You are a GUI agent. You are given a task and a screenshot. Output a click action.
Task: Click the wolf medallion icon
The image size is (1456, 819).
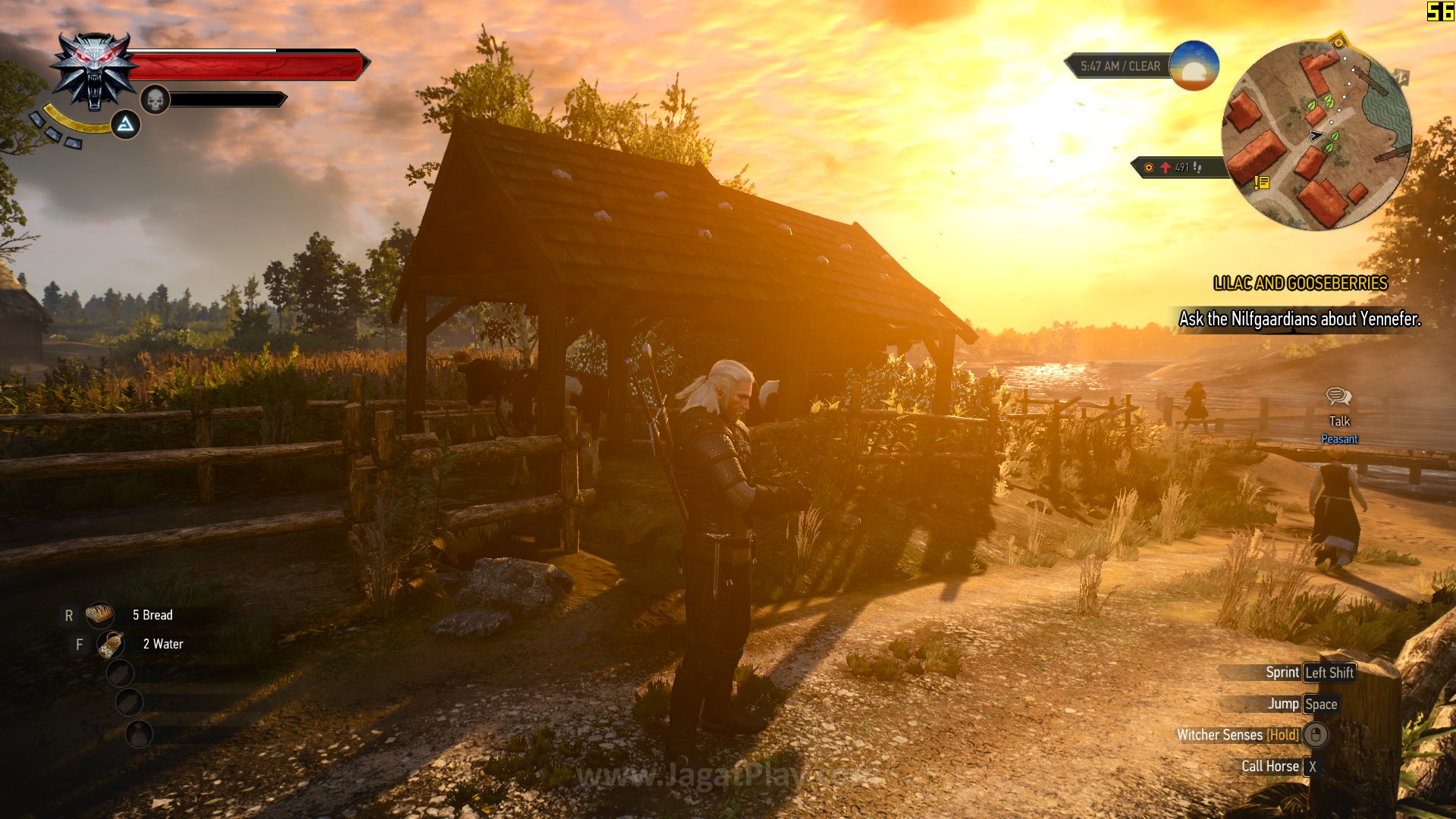click(93, 71)
